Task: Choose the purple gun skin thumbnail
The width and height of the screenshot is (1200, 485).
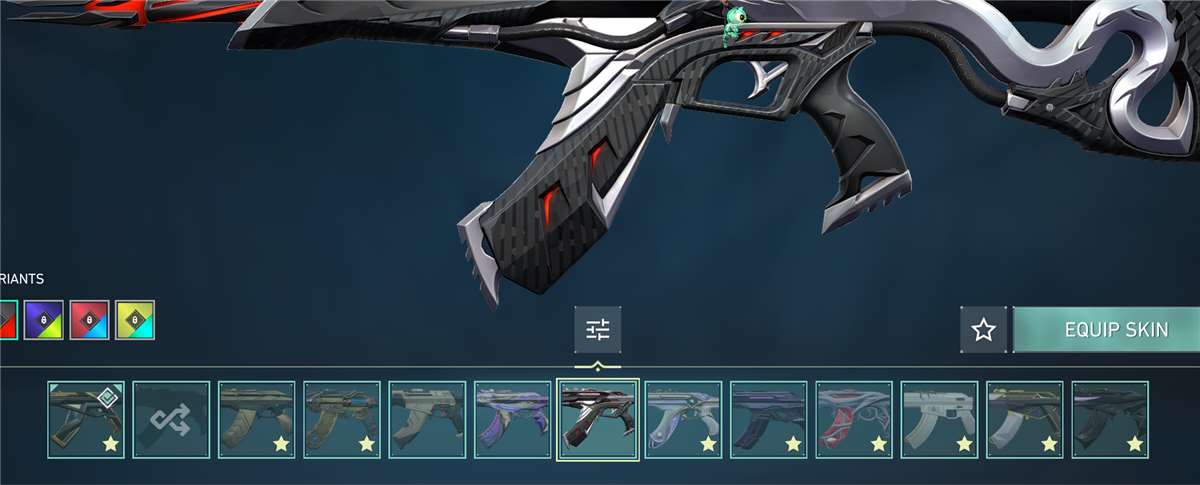Action: point(512,420)
